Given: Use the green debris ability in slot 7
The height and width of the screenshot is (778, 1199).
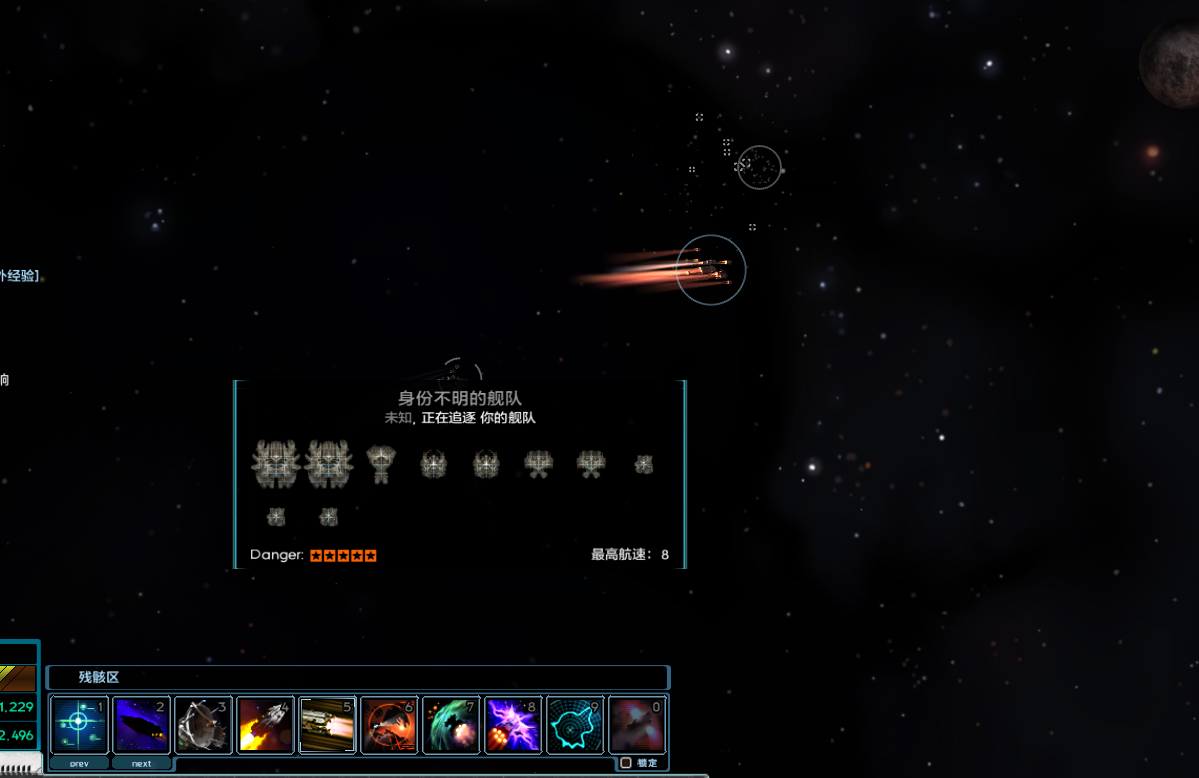Looking at the screenshot, I should (x=451, y=724).
